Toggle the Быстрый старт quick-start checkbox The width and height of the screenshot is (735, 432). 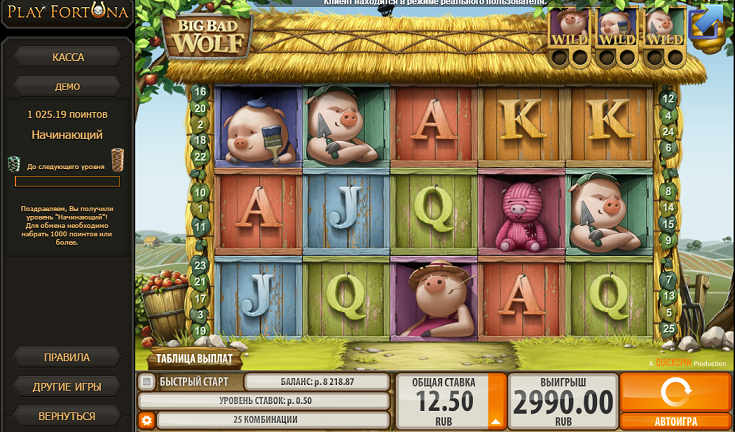click(x=146, y=382)
